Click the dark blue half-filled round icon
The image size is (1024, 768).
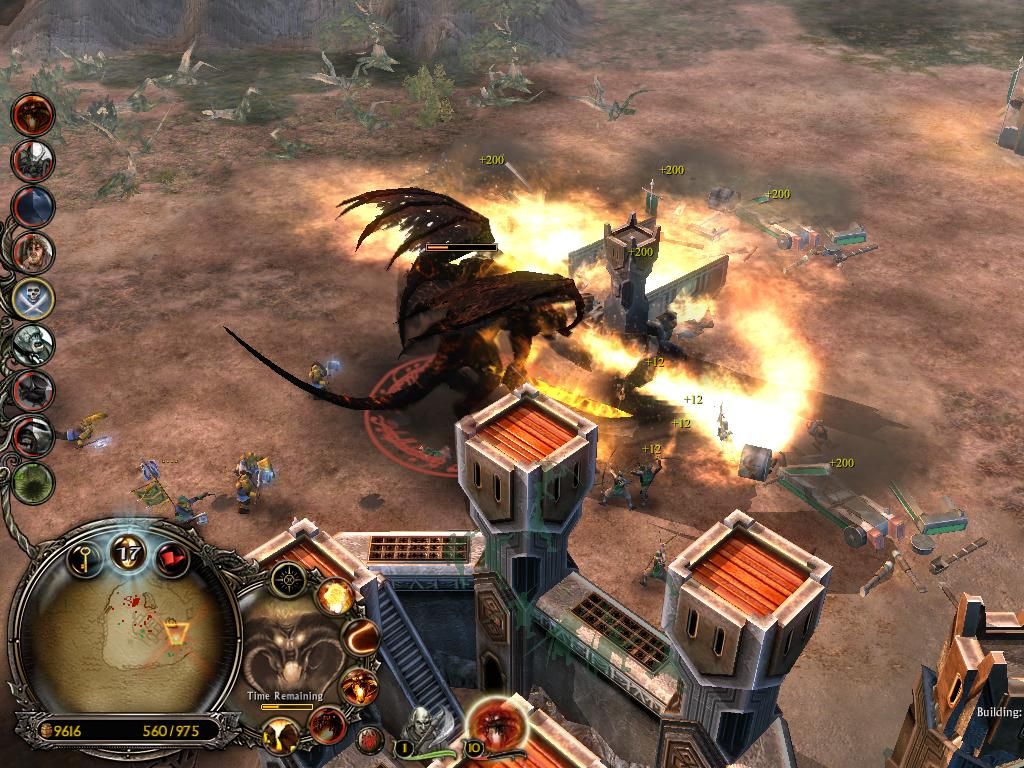pyautogui.click(x=33, y=206)
